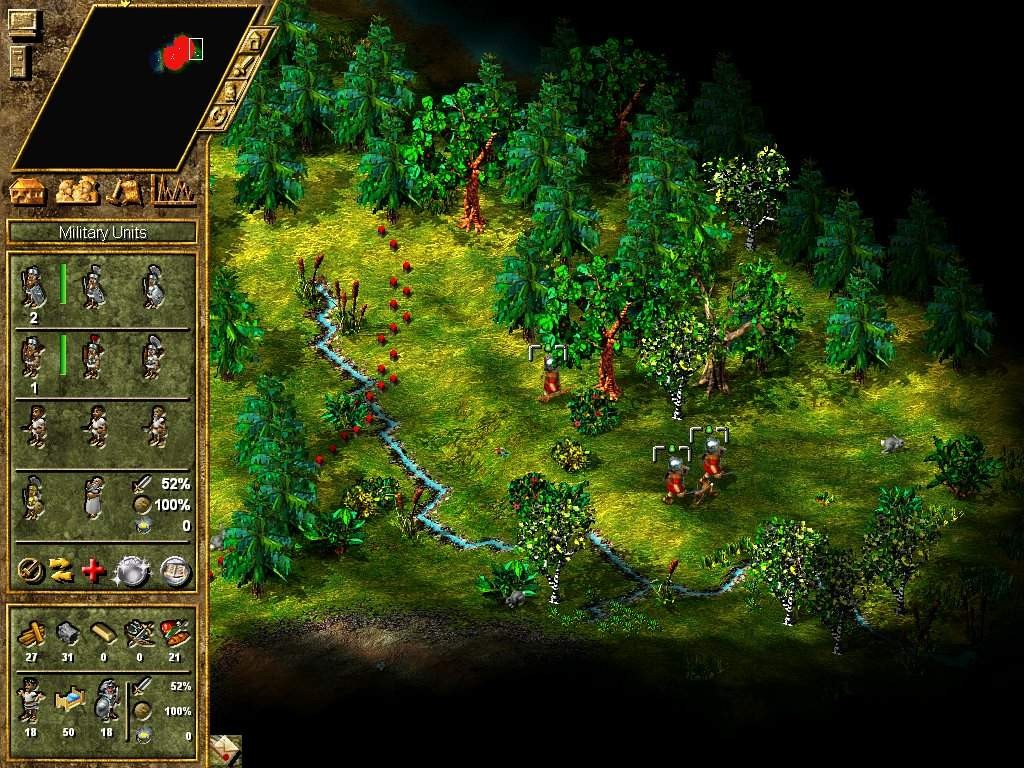
Task: Toggle the sword filter beside the minimap
Action: point(243,67)
